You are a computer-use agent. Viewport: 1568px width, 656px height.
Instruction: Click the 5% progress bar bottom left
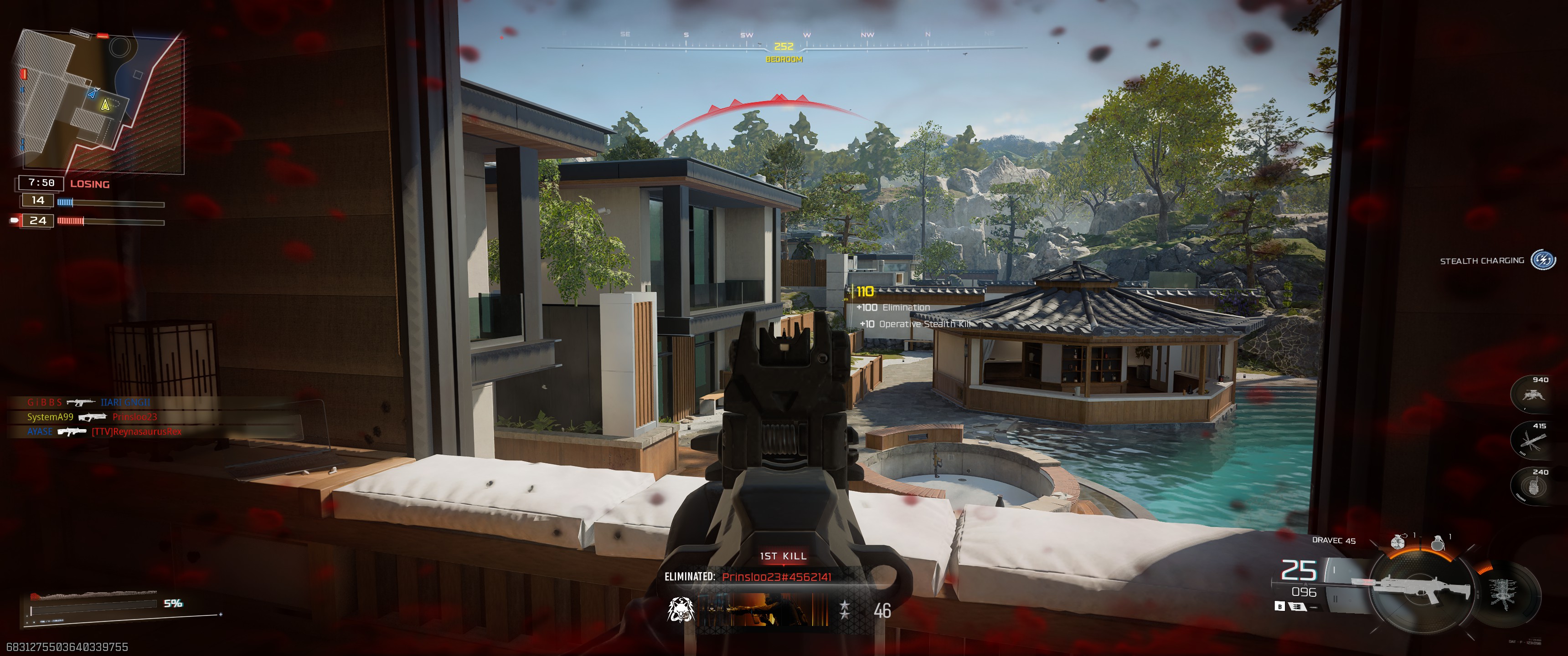click(x=98, y=605)
